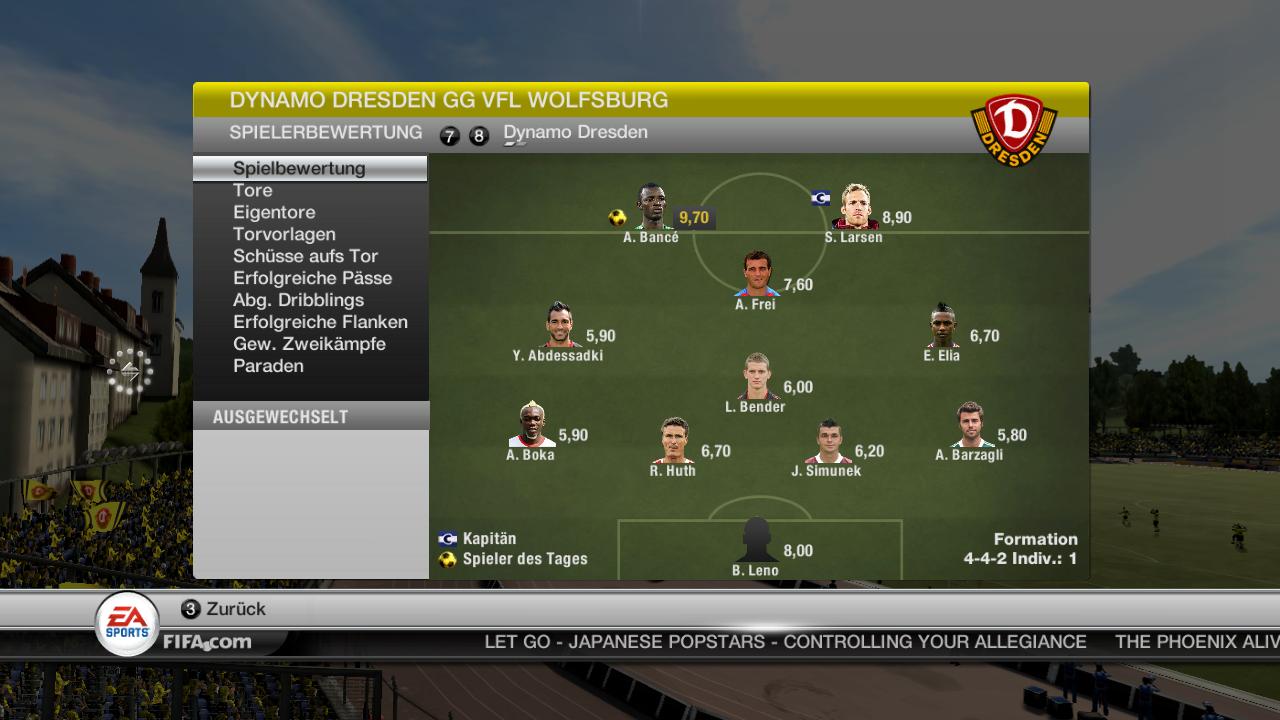This screenshot has height=720, width=1280.
Task: Choose A. Frei's portrait
Action: coord(758,274)
